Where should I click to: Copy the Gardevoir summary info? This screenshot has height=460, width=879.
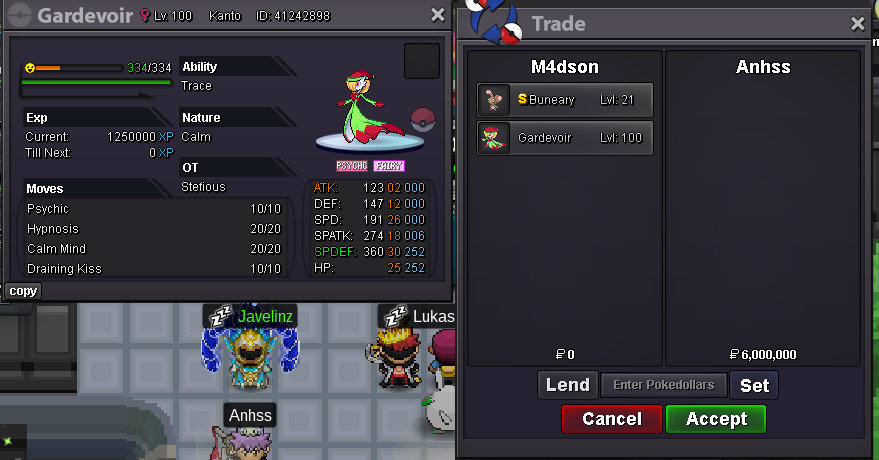[x=23, y=291]
